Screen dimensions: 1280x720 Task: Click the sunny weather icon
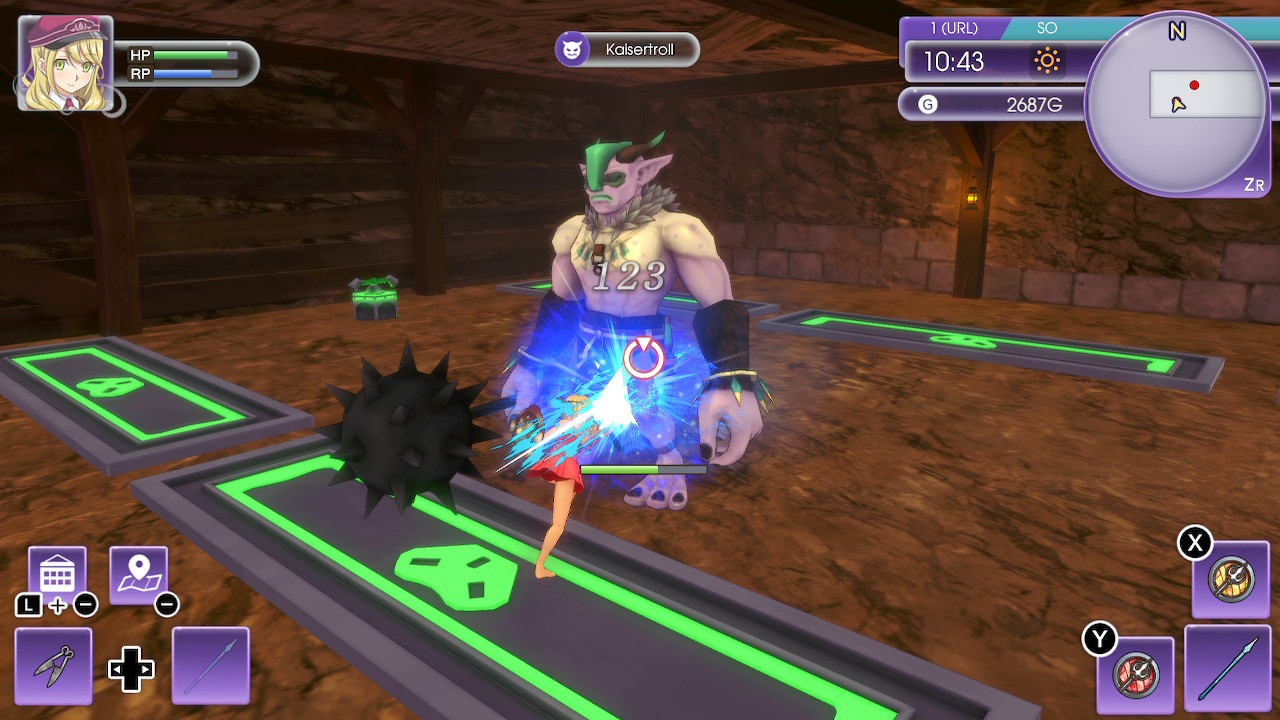point(1047,62)
